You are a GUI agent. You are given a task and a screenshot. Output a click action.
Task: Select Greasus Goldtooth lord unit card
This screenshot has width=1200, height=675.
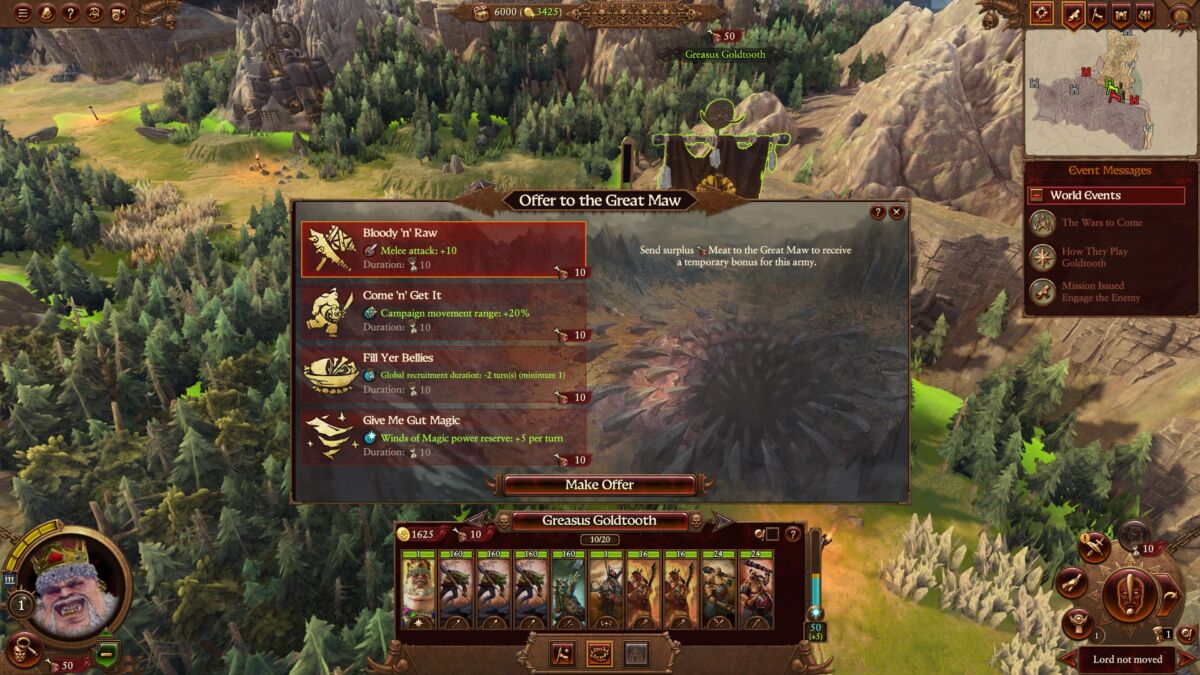(419, 590)
